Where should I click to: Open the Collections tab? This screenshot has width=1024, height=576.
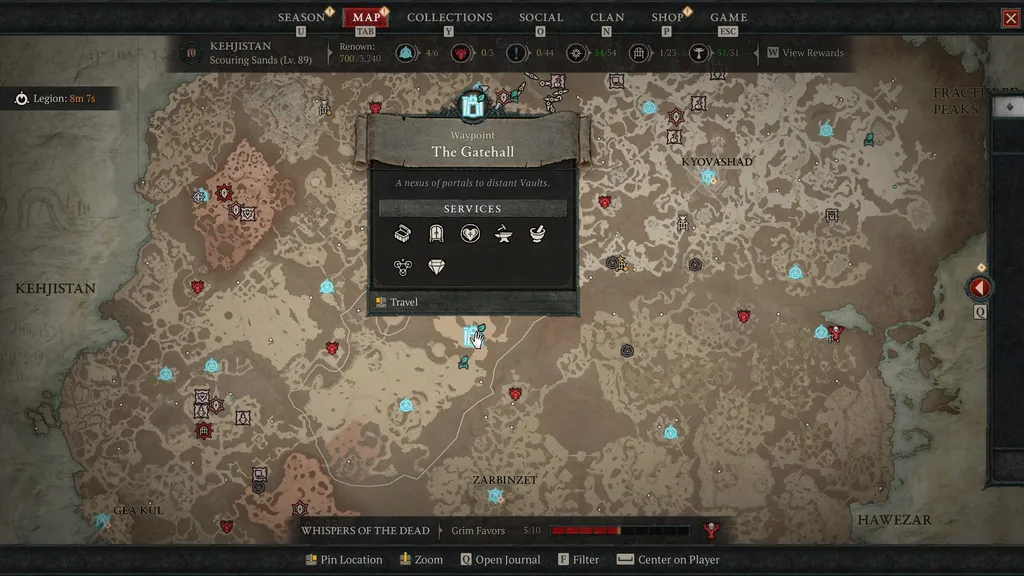(x=449, y=17)
